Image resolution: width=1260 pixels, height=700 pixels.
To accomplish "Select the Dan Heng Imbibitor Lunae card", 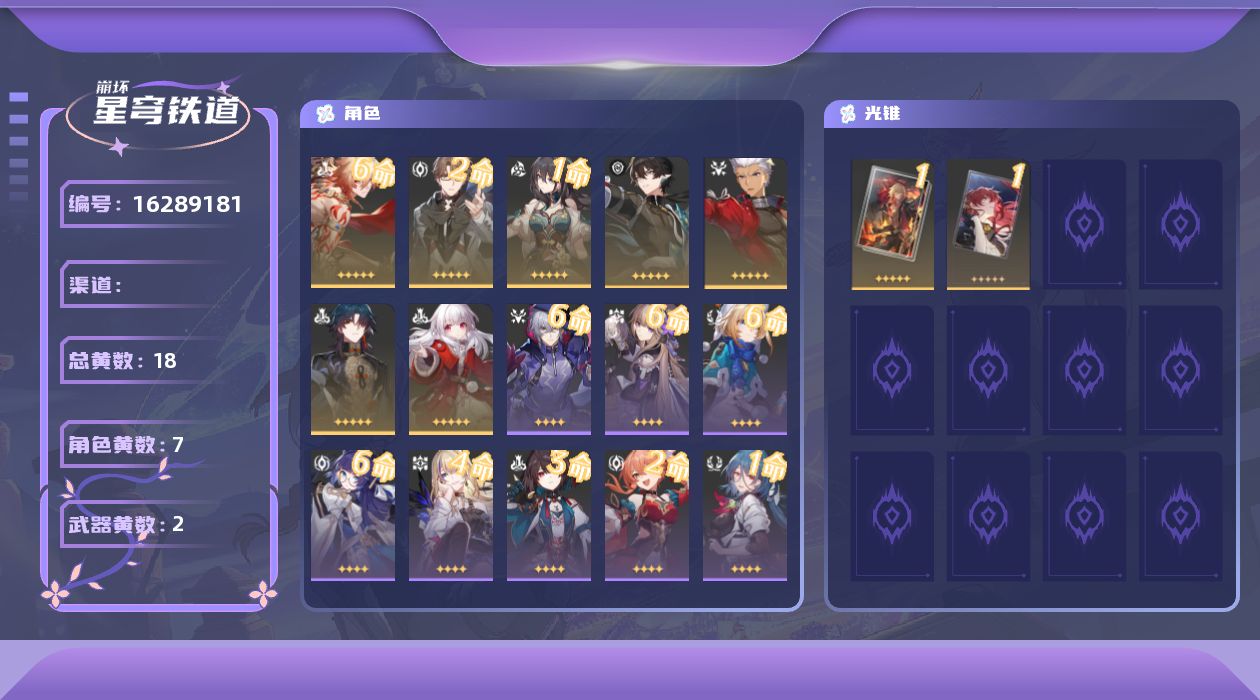I will tap(646, 222).
